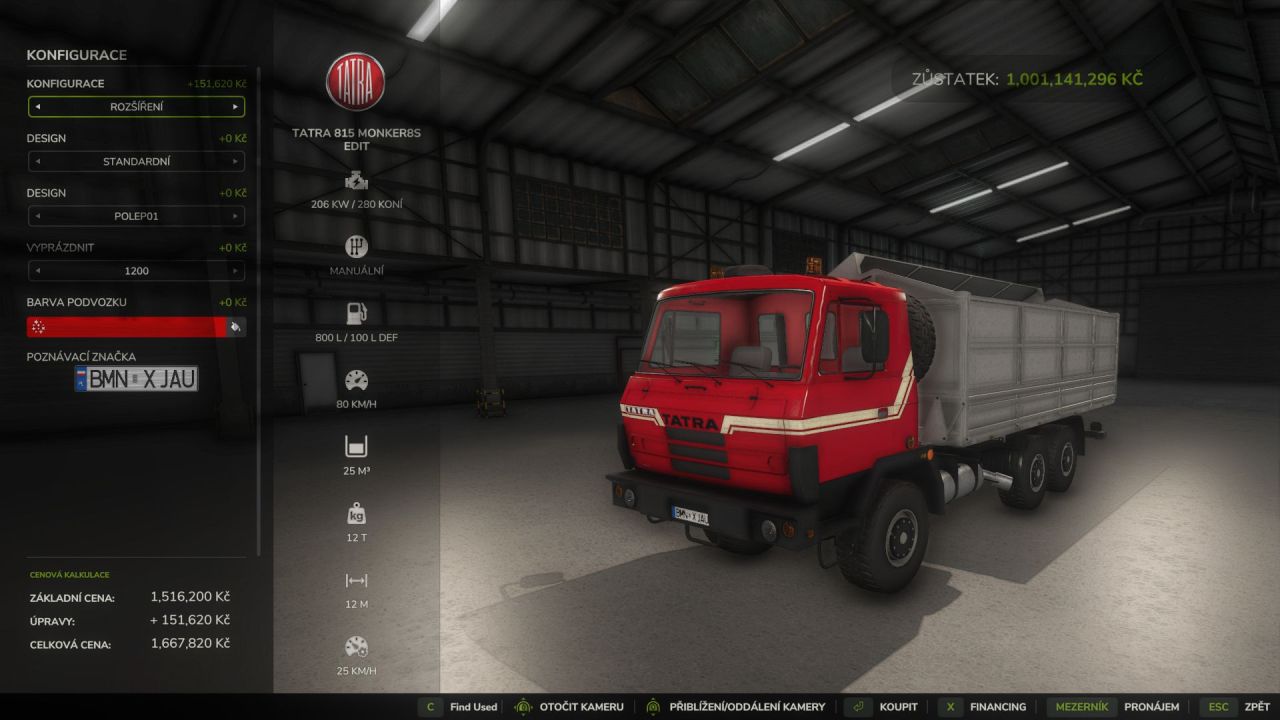Cycle POLEP01 design to the next decal

237,215
